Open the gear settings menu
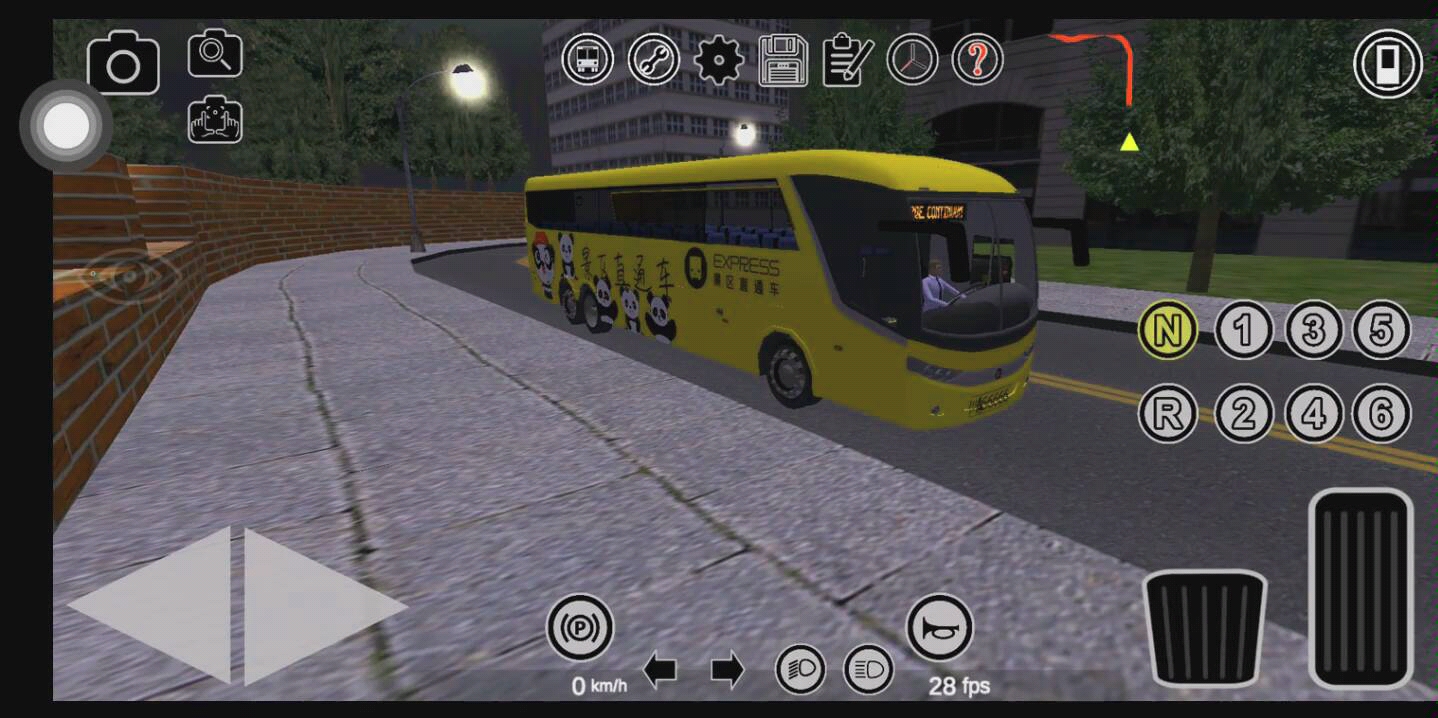Screen dimensions: 1438x718 click(719, 60)
